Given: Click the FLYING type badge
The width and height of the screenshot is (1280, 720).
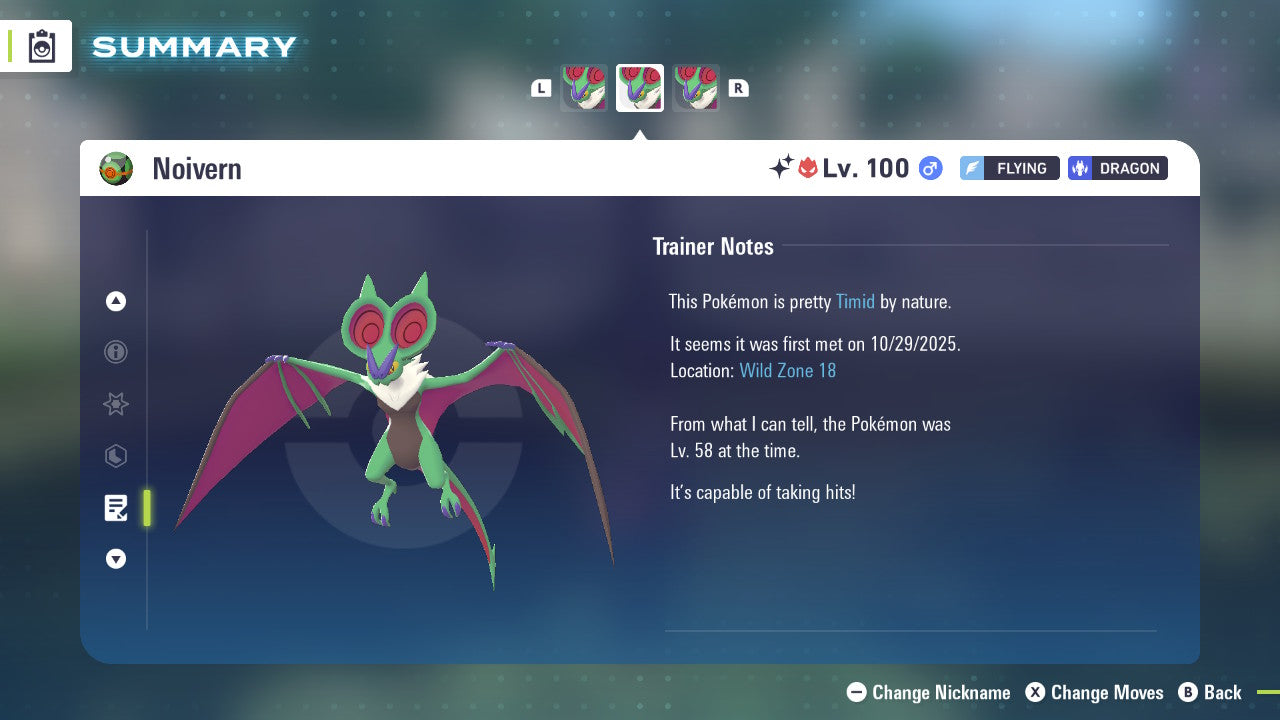Looking at the screenshot, I should 1009,168.
